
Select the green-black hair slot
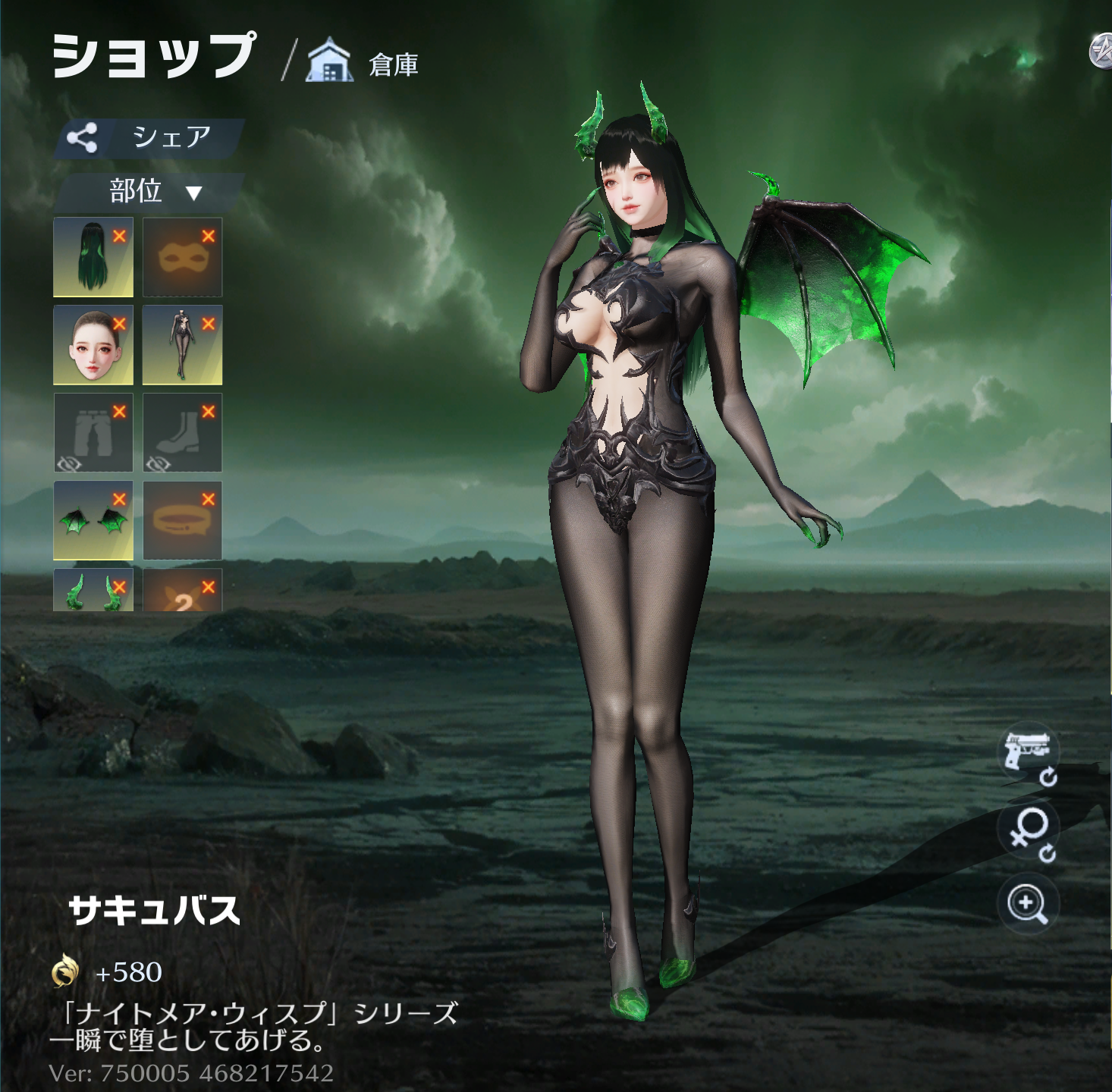(x=93, y=257)
